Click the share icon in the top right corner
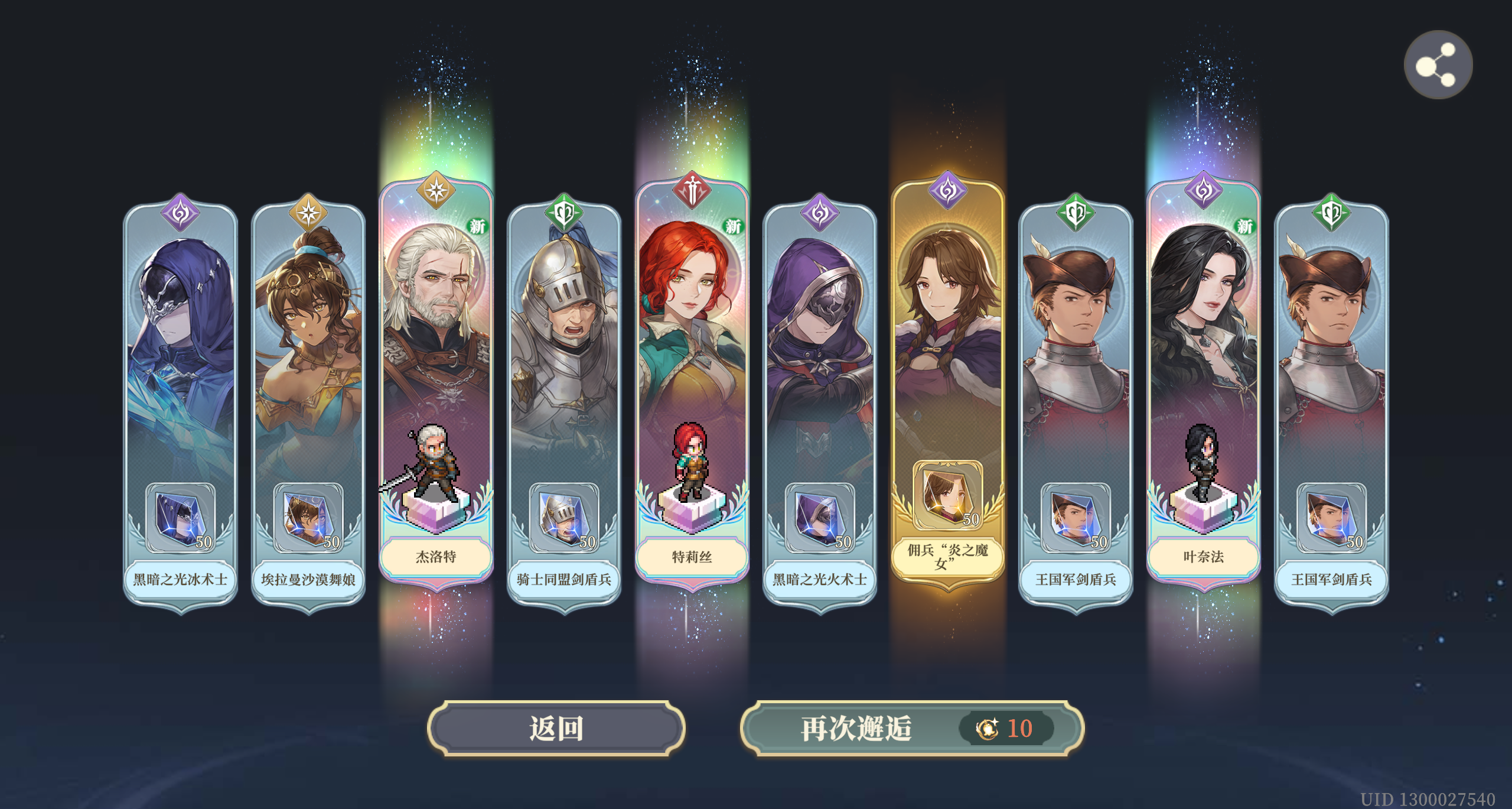1512x809 pixels. pos(1438,64)
